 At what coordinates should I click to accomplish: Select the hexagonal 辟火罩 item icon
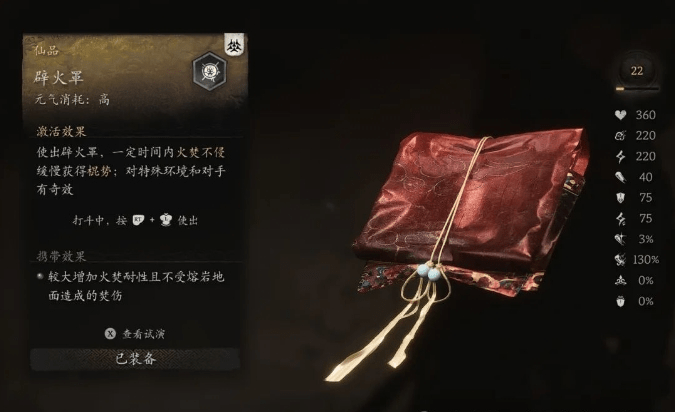[x=207, y=72]
